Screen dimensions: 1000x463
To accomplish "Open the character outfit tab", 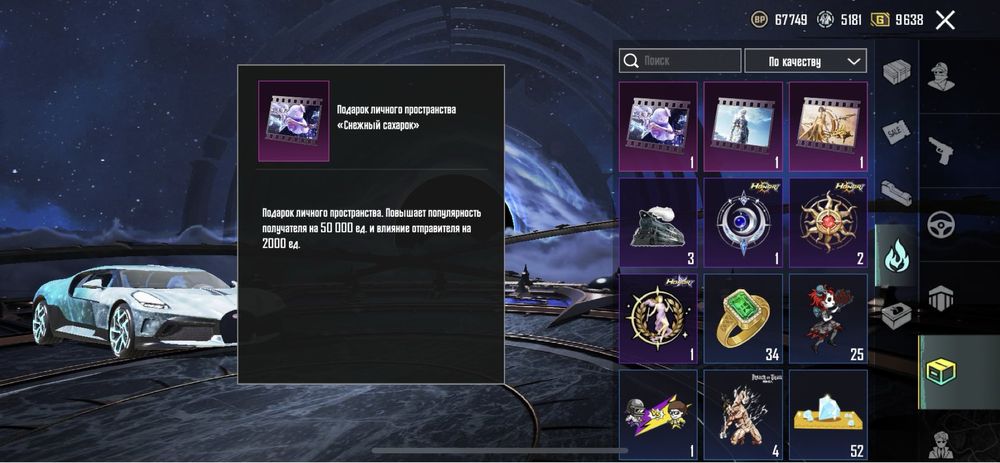I will coord(941,74).
